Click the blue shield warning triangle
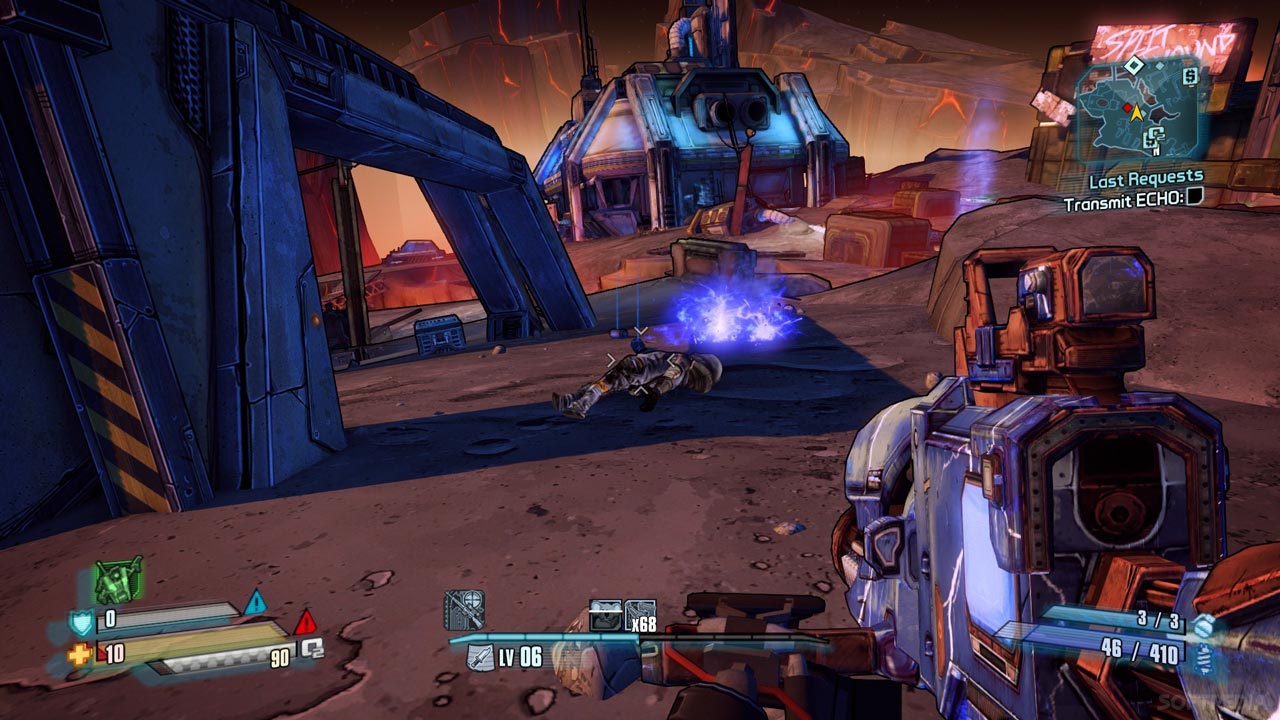This screenshot has height=720, width=1280. [x=256, y=603]
